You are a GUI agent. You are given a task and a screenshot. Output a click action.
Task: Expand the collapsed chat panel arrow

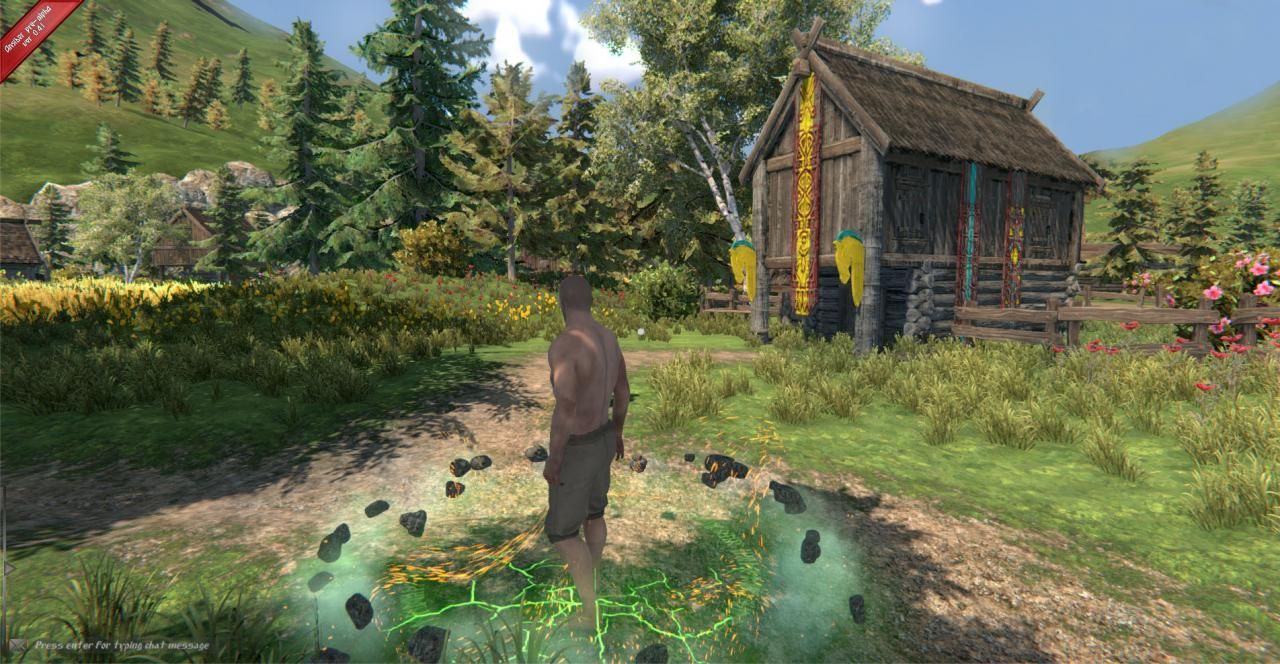pyautogui.click(x=8, y=568)
